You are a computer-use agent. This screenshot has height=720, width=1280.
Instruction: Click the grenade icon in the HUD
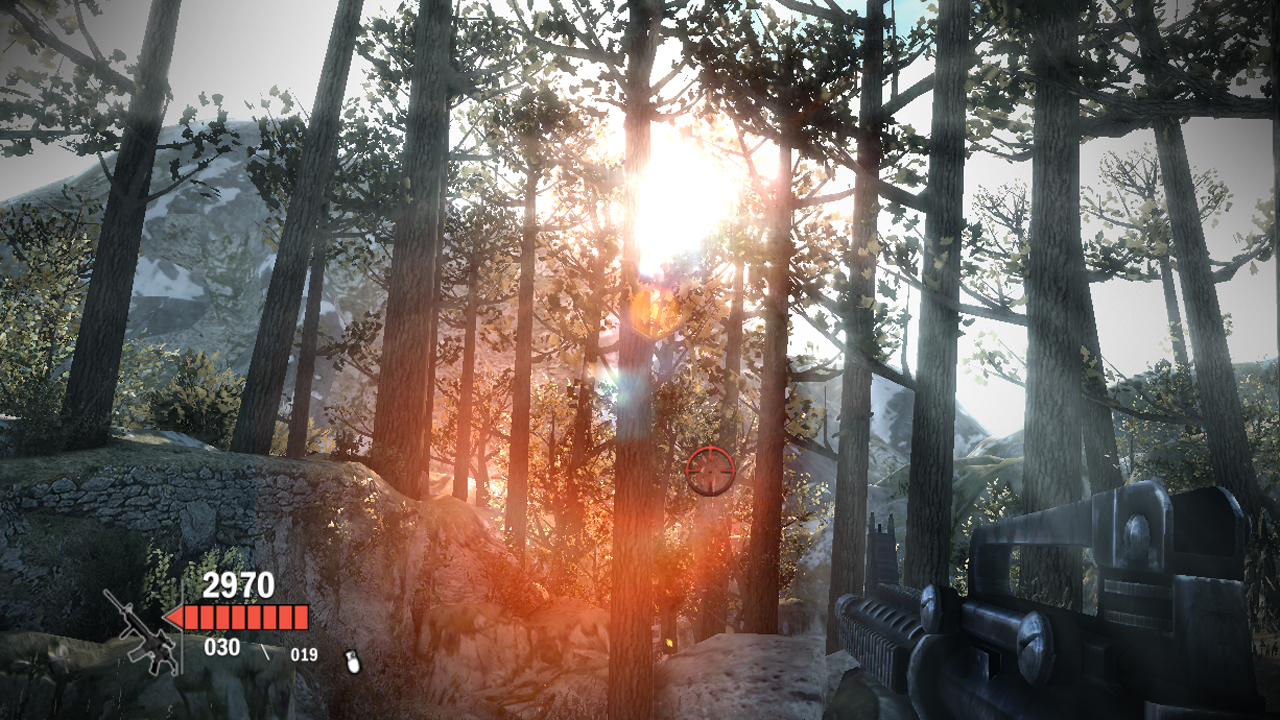(352, 662)
